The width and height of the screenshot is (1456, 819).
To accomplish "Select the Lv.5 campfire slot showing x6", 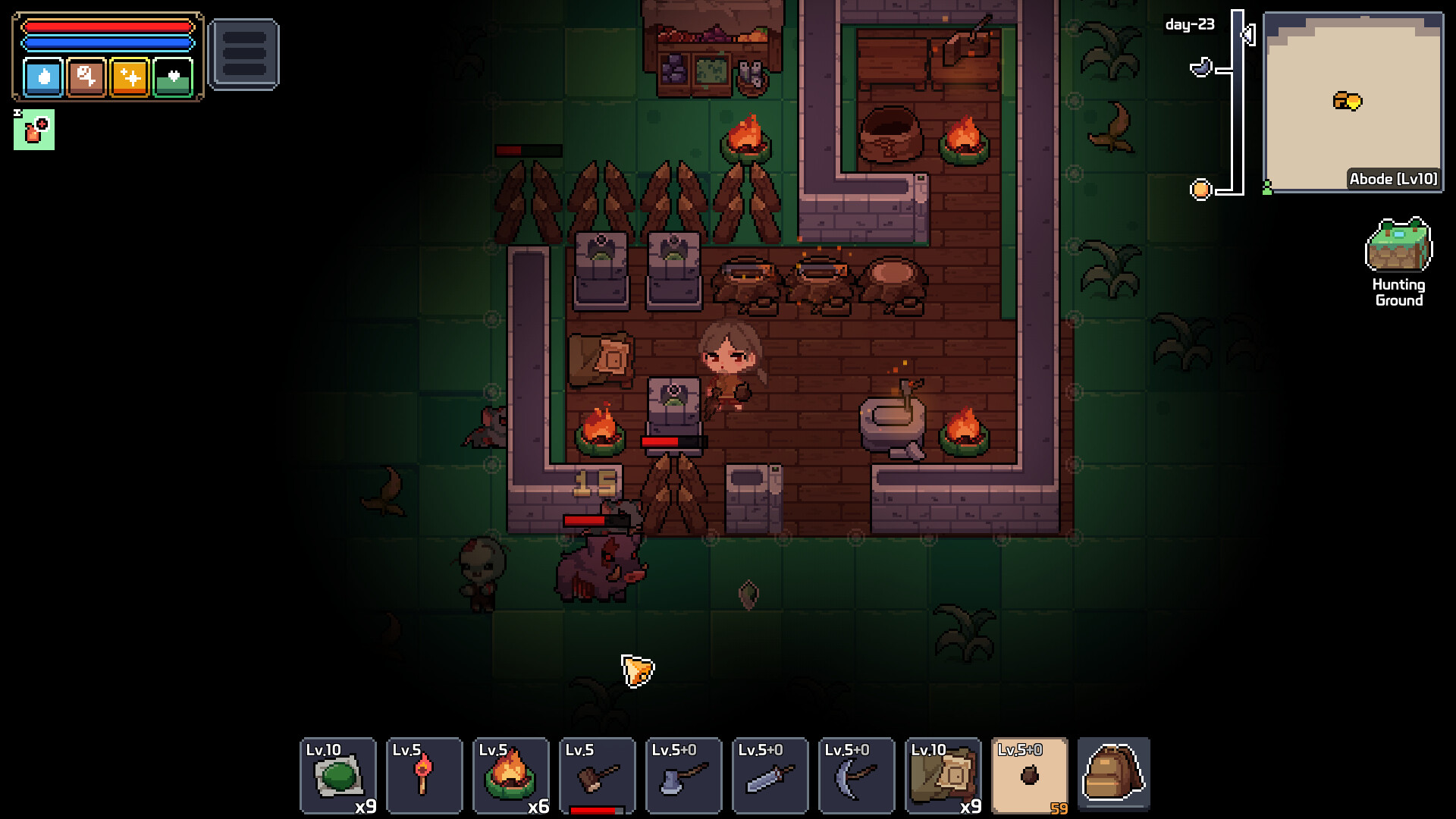I will click(511, 775).
